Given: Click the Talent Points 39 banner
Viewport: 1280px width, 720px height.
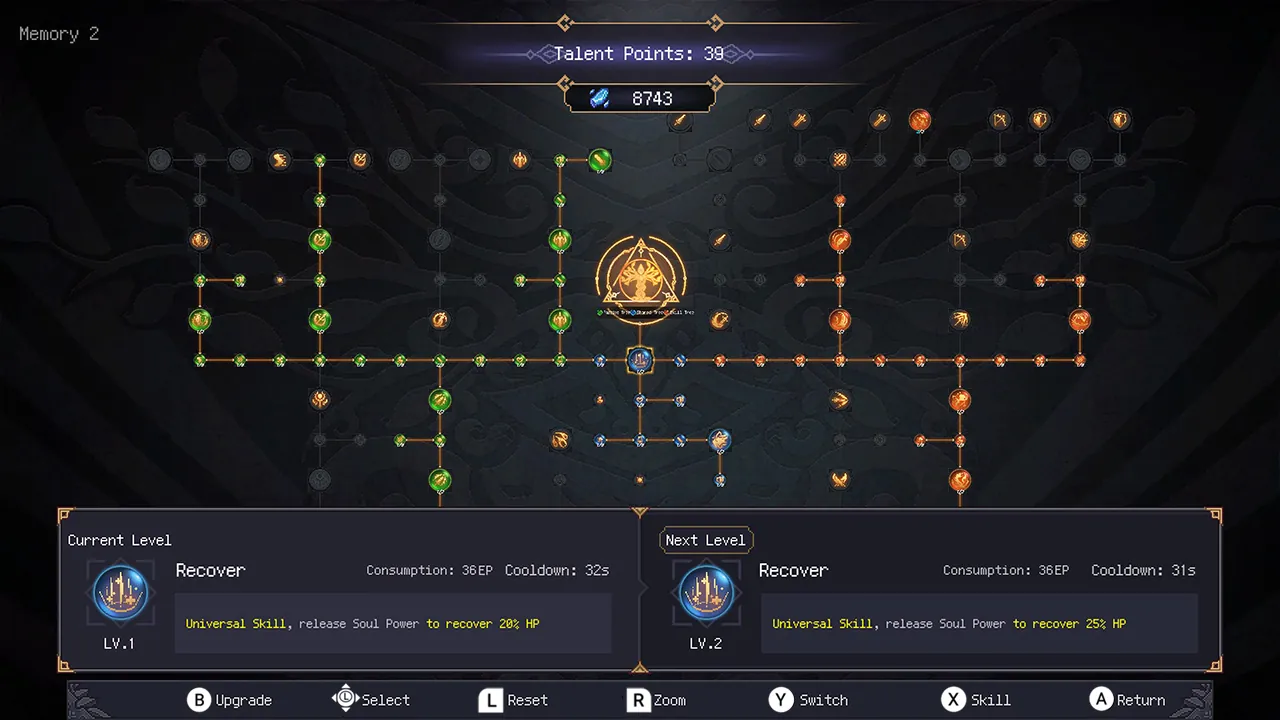Looking at the screenshot, I should [640, 54].
